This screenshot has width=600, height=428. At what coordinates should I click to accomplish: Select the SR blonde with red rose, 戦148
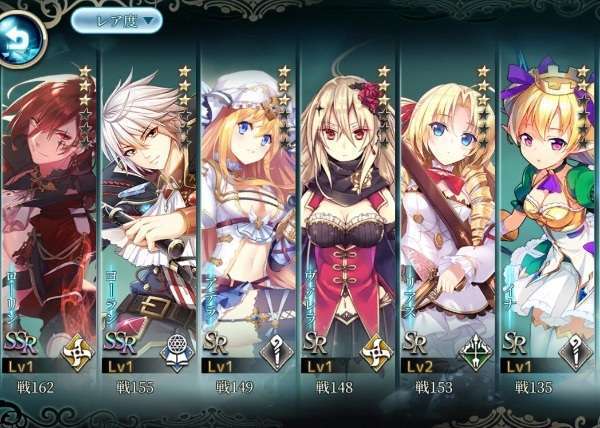pyautogui.click(x=347, y=220)
